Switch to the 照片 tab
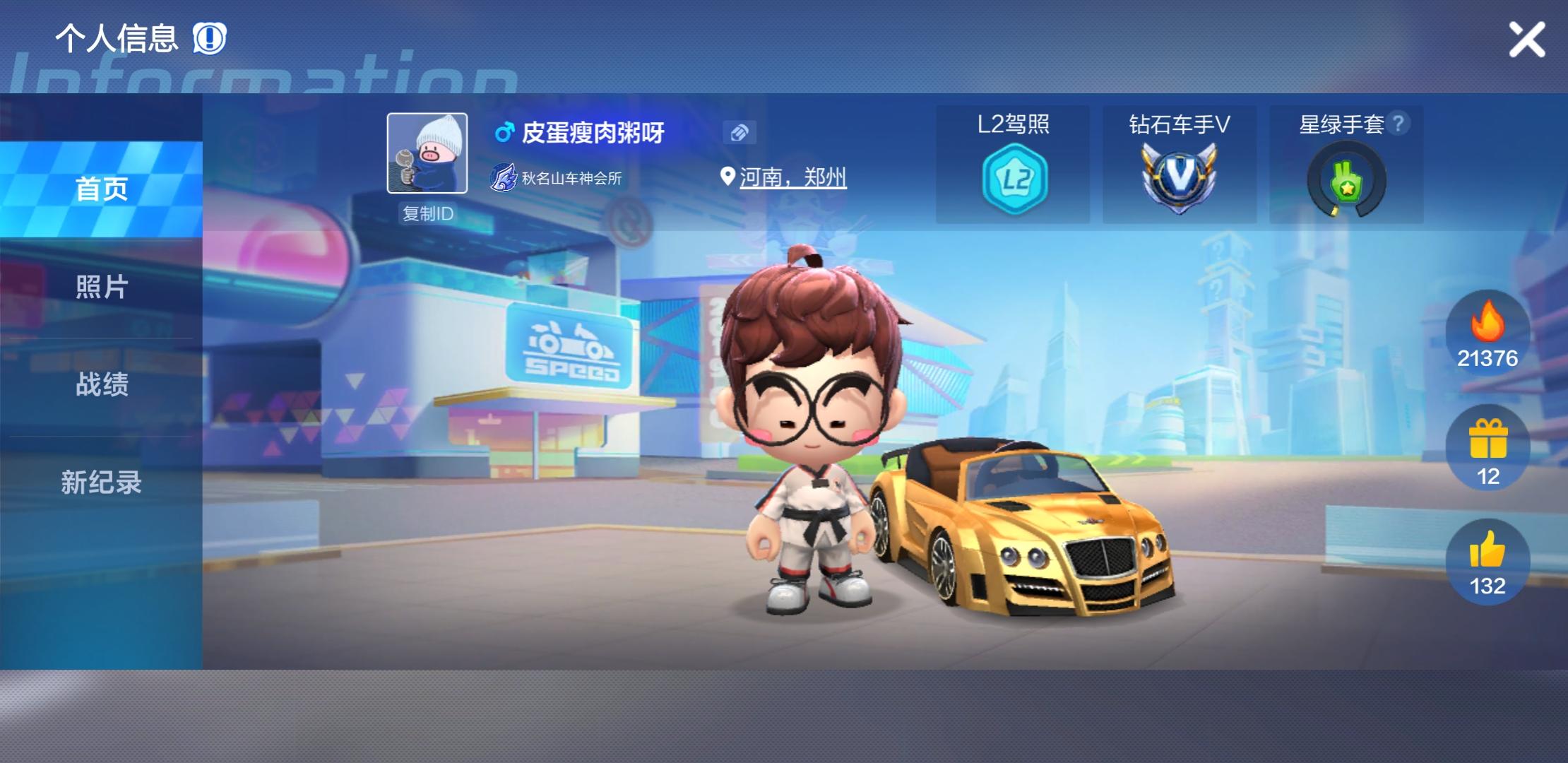The height and width of the screenshot is (763, 1568). [x=101, y=288]
